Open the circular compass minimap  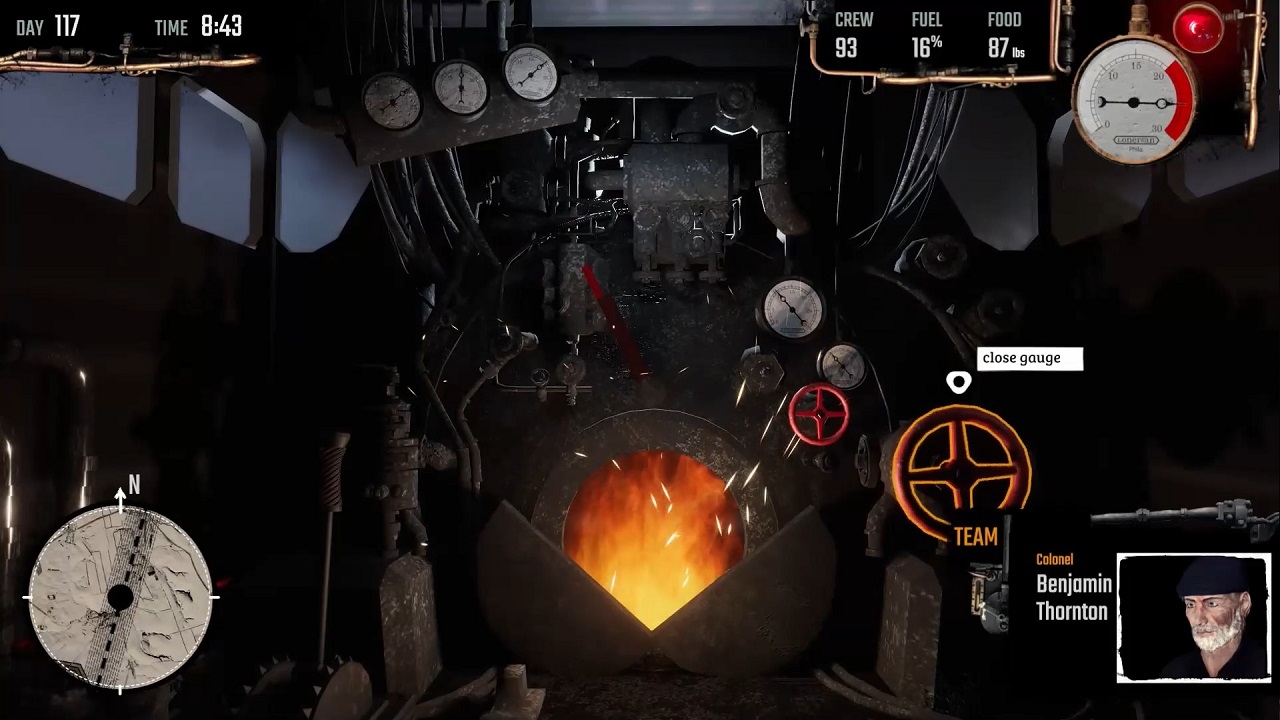(x=120, y=597)
